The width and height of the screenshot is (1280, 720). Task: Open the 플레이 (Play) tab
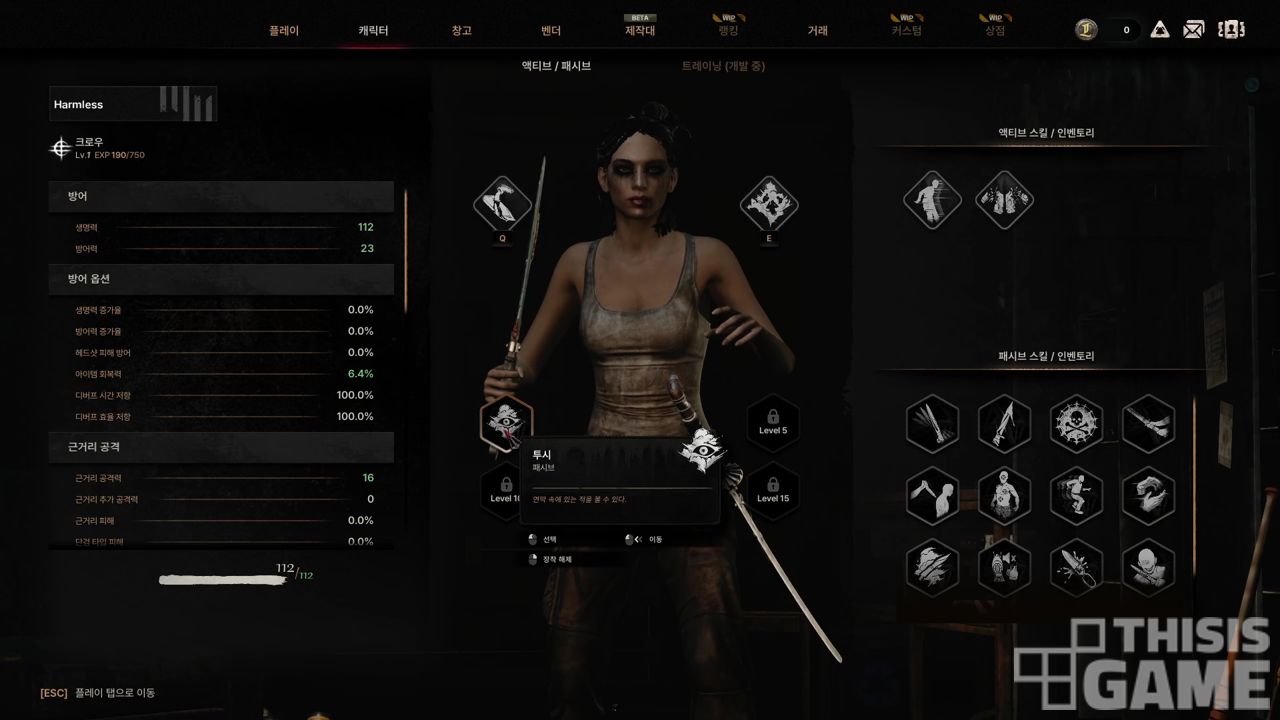tap(284, 31)
